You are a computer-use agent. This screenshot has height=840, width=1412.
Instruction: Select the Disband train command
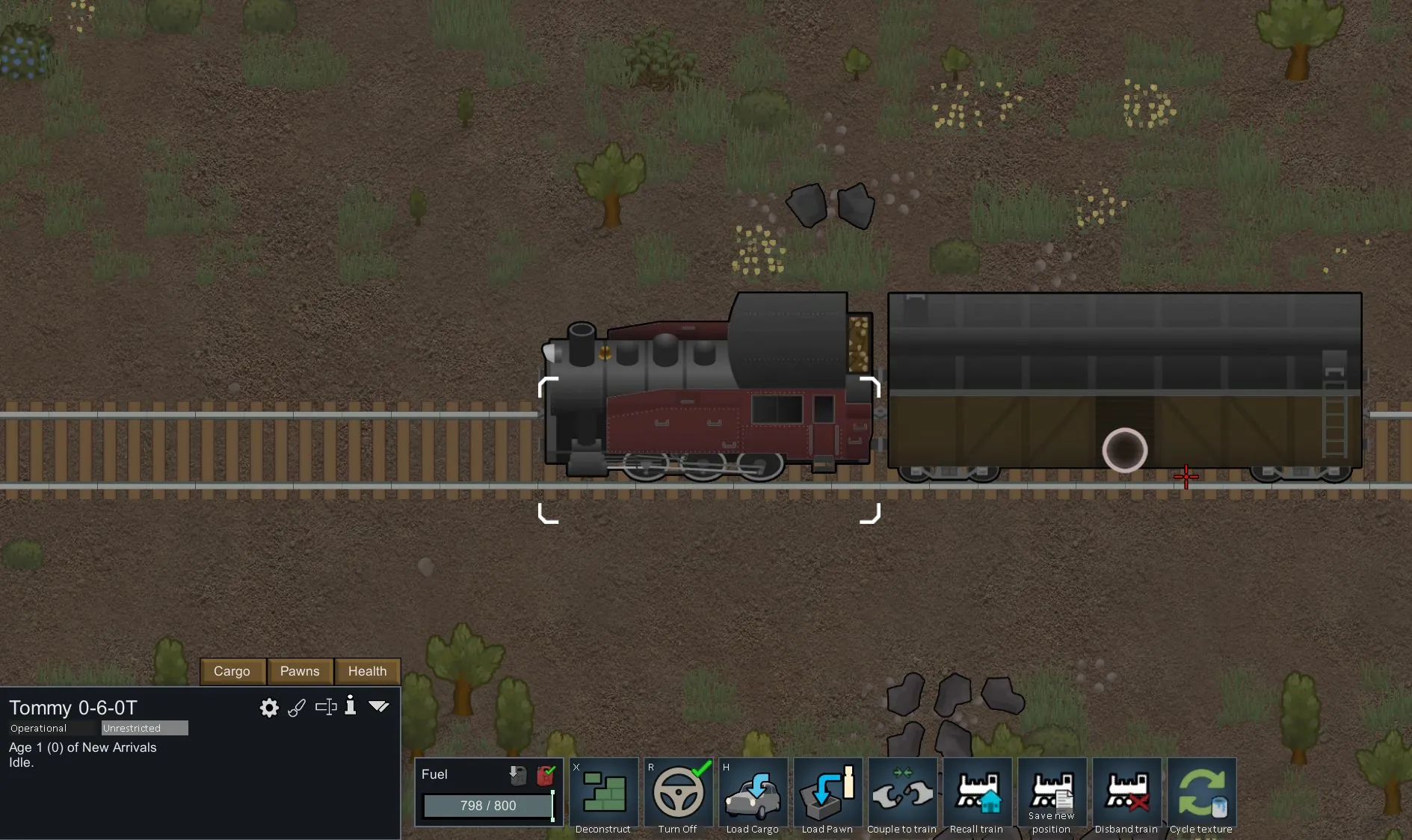[1126, 794]
